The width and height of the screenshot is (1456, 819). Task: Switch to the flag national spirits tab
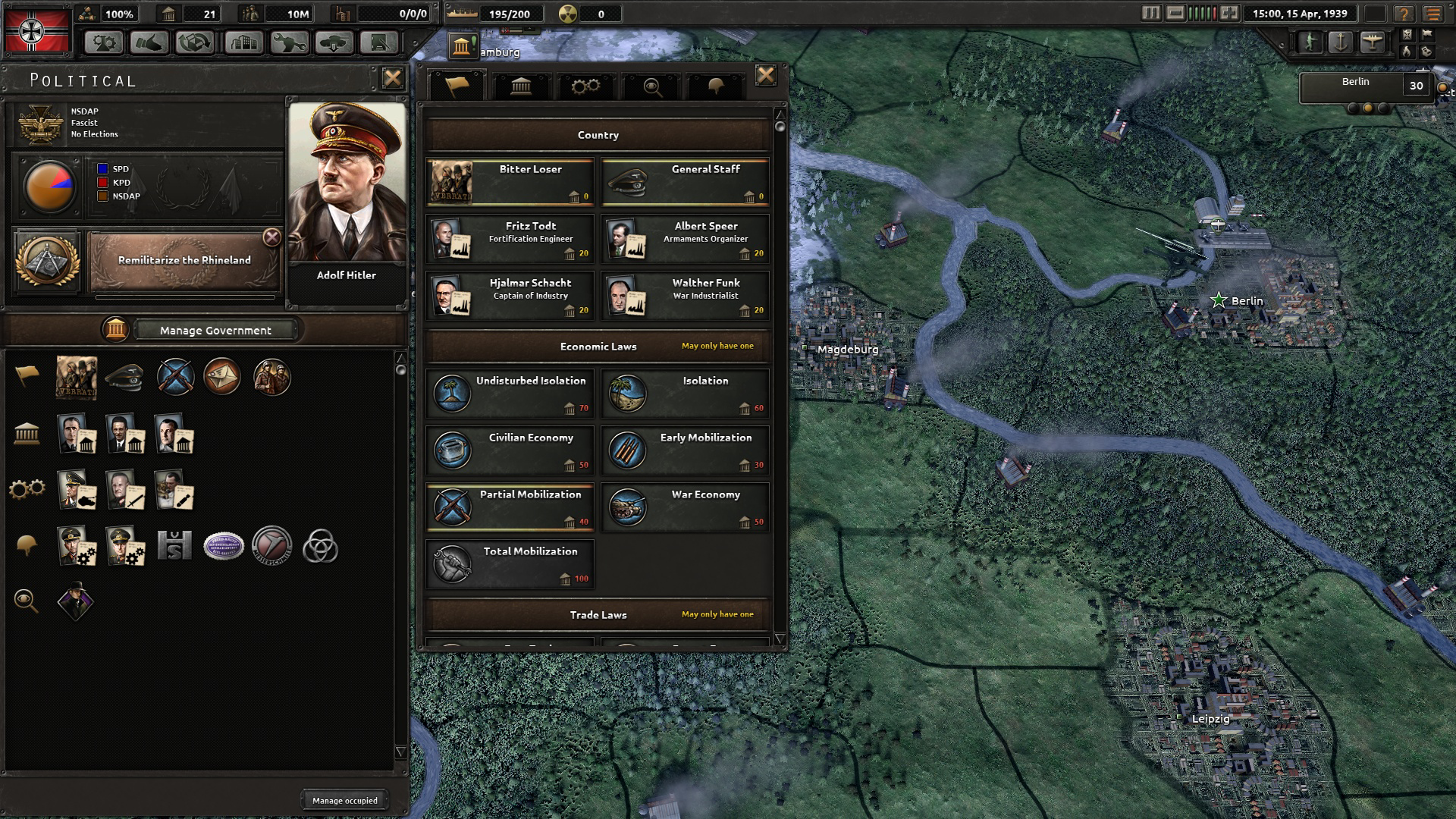point(455,86)
